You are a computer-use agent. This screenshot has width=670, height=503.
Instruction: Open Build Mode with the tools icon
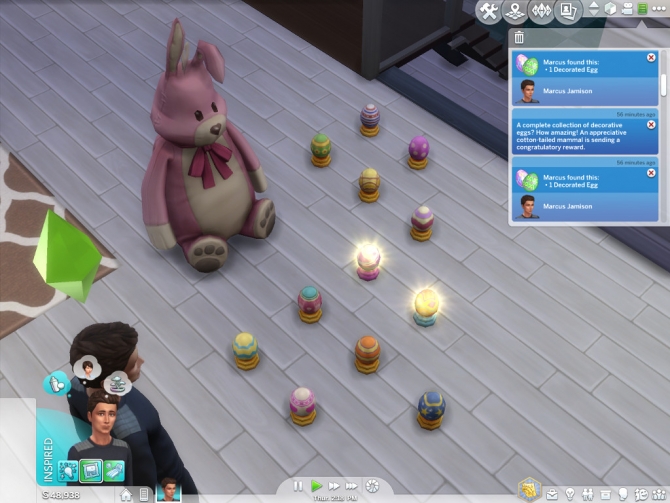pos(489,11)
